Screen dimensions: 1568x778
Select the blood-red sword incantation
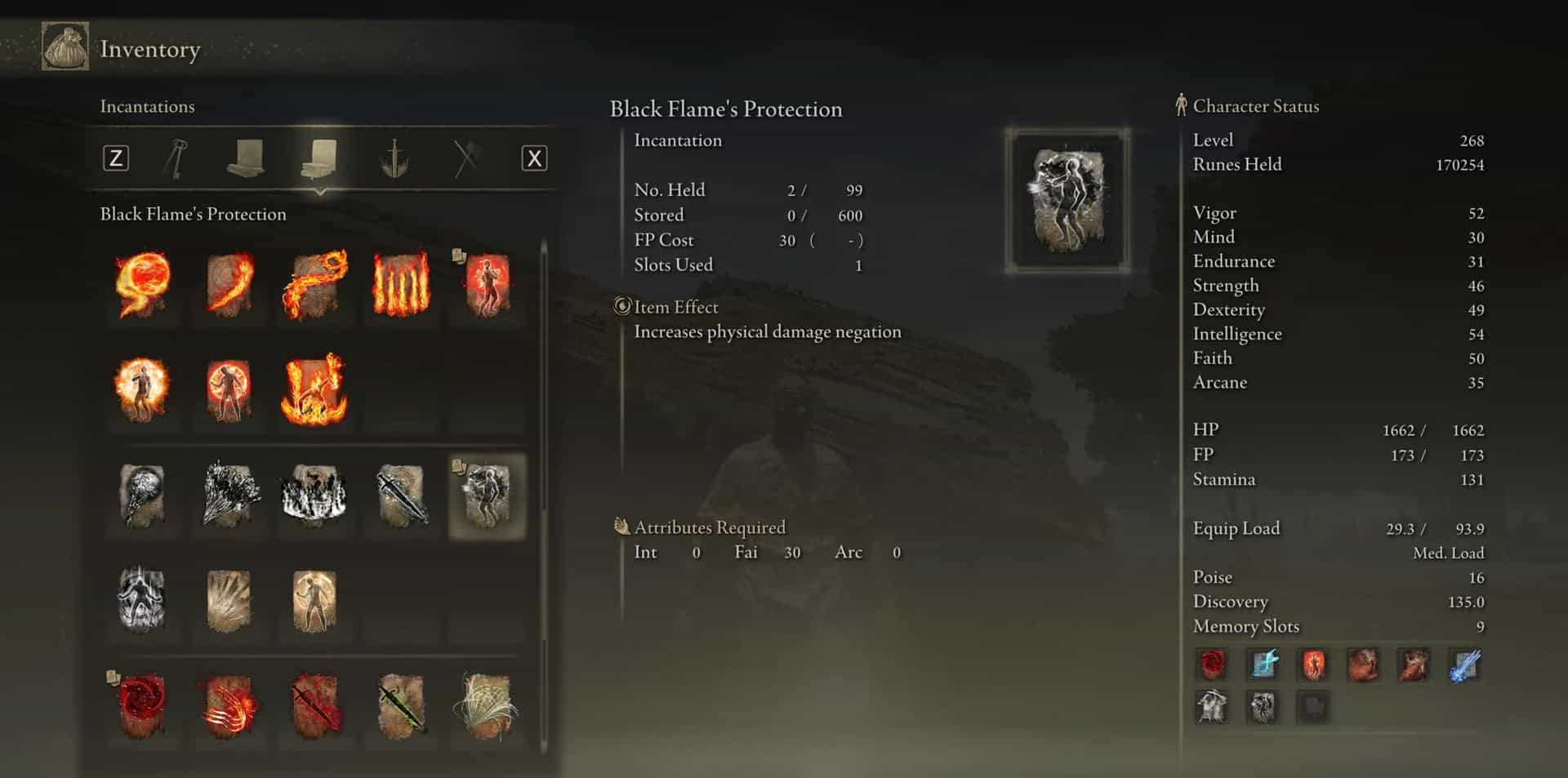[315, 706]
